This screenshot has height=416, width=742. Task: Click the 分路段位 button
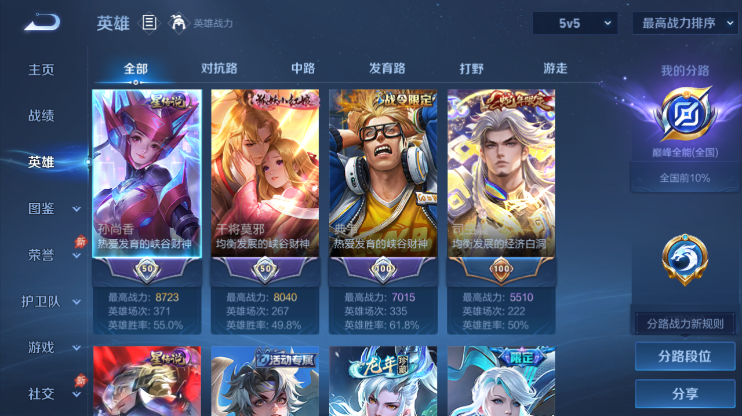[685, 356]
